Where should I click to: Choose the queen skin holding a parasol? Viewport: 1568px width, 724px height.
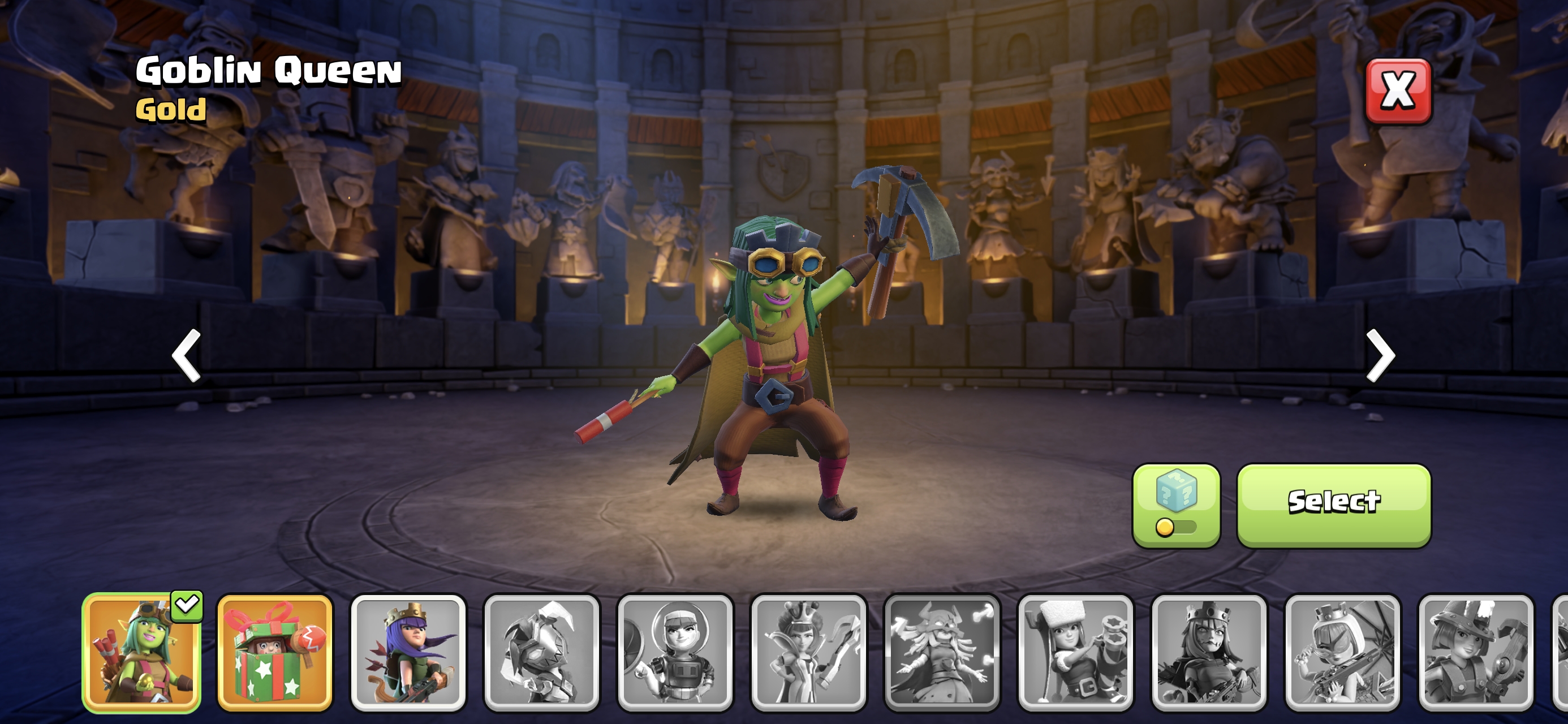coord(1342,652)
